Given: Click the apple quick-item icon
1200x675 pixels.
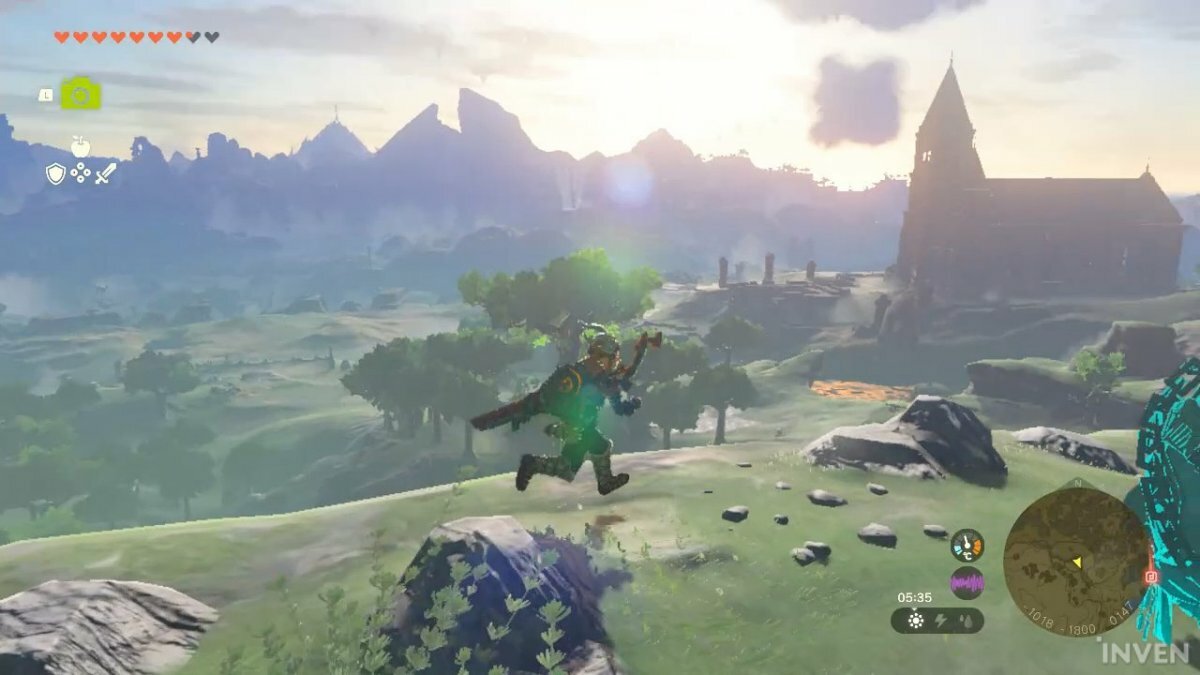Looking at the screenshot, I should click(x=80, y=147).
